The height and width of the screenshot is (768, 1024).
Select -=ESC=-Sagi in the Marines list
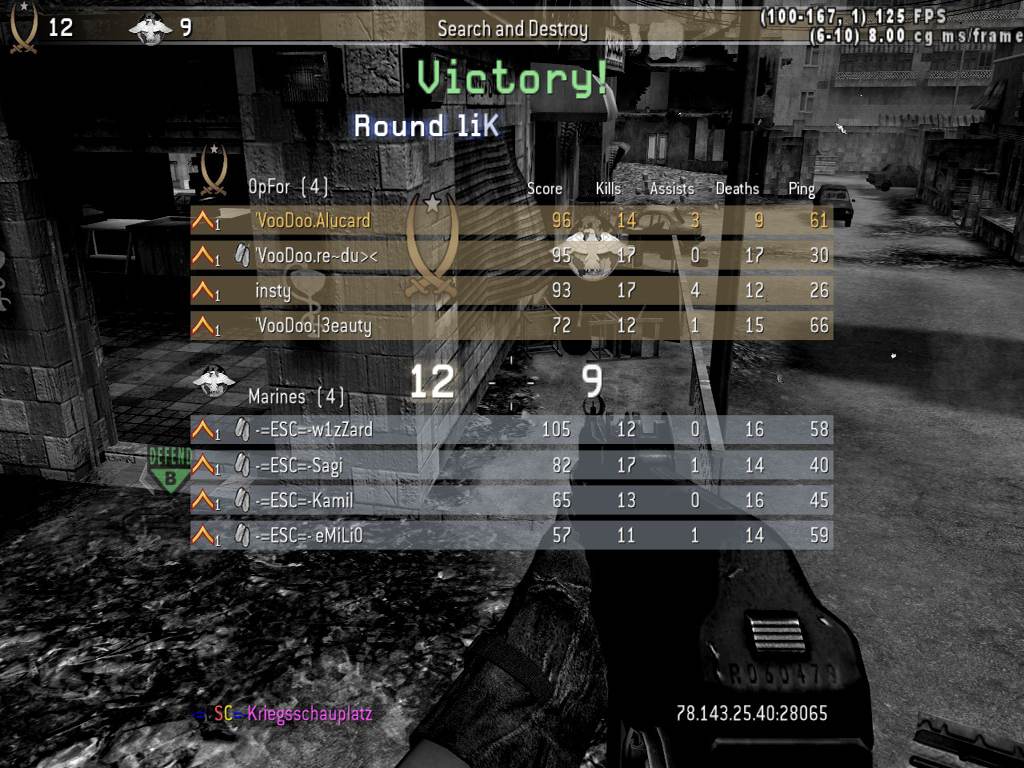pyautogui.click(x=510, y=465)
